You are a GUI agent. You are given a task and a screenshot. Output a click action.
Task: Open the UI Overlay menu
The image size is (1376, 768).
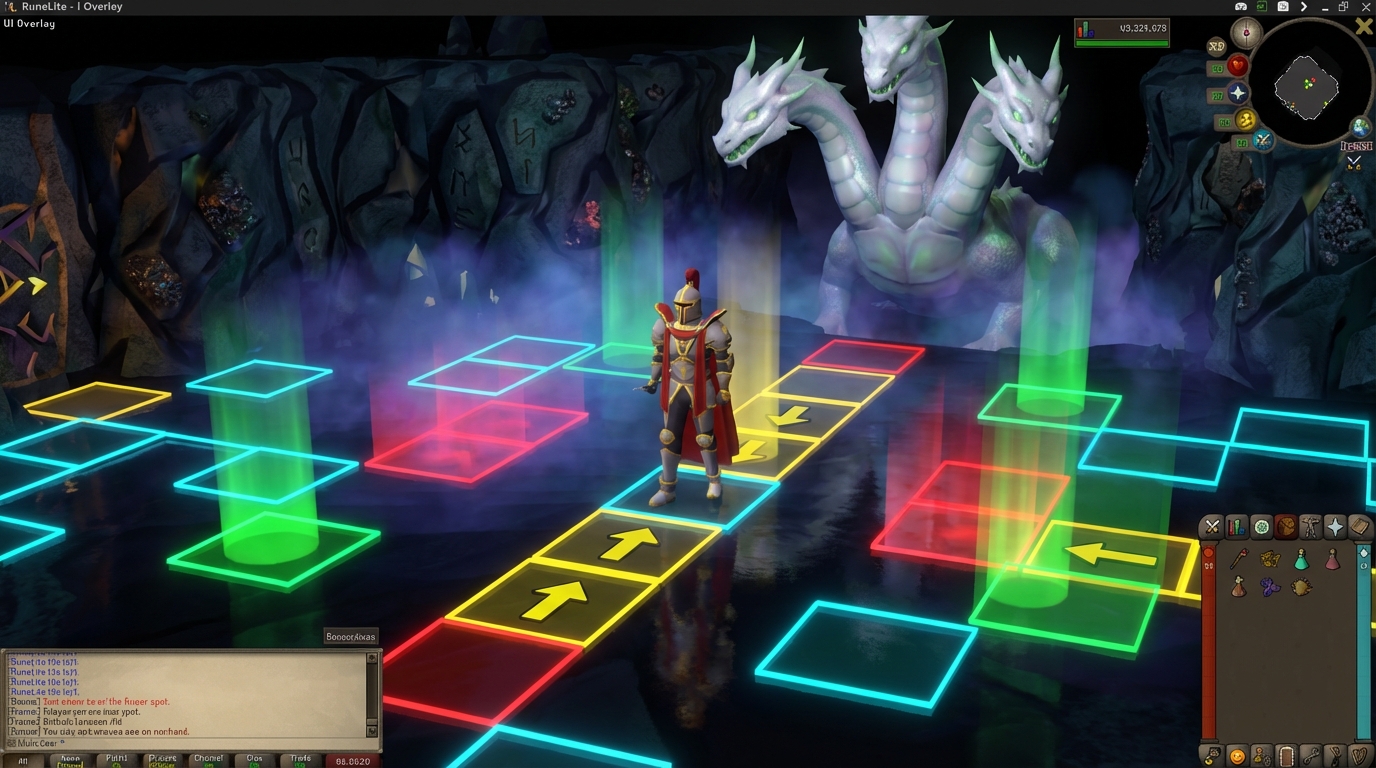(x=27, y=23)
